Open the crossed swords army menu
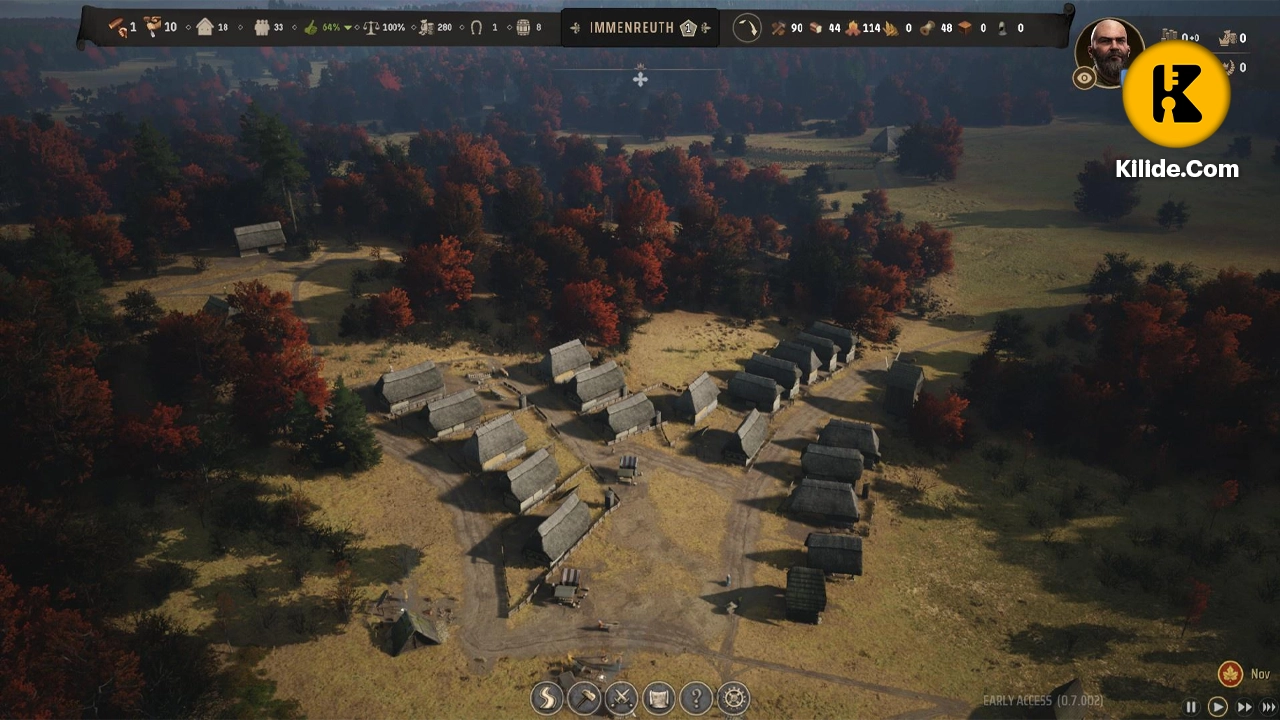 [621, 697]
